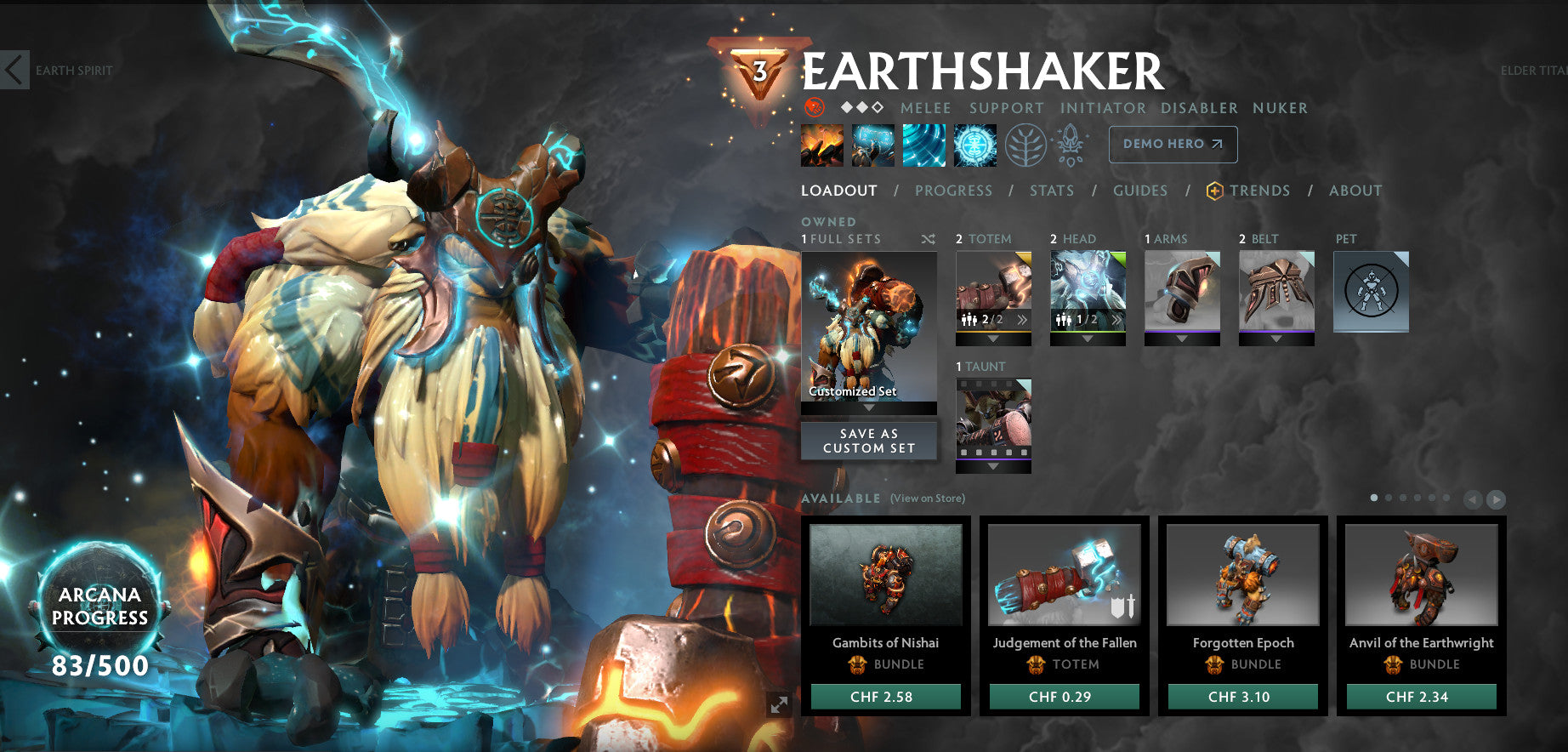The height and width of the screenshot is (752, 1568).
Task: Open the Trends tab
Action: 1260,191
